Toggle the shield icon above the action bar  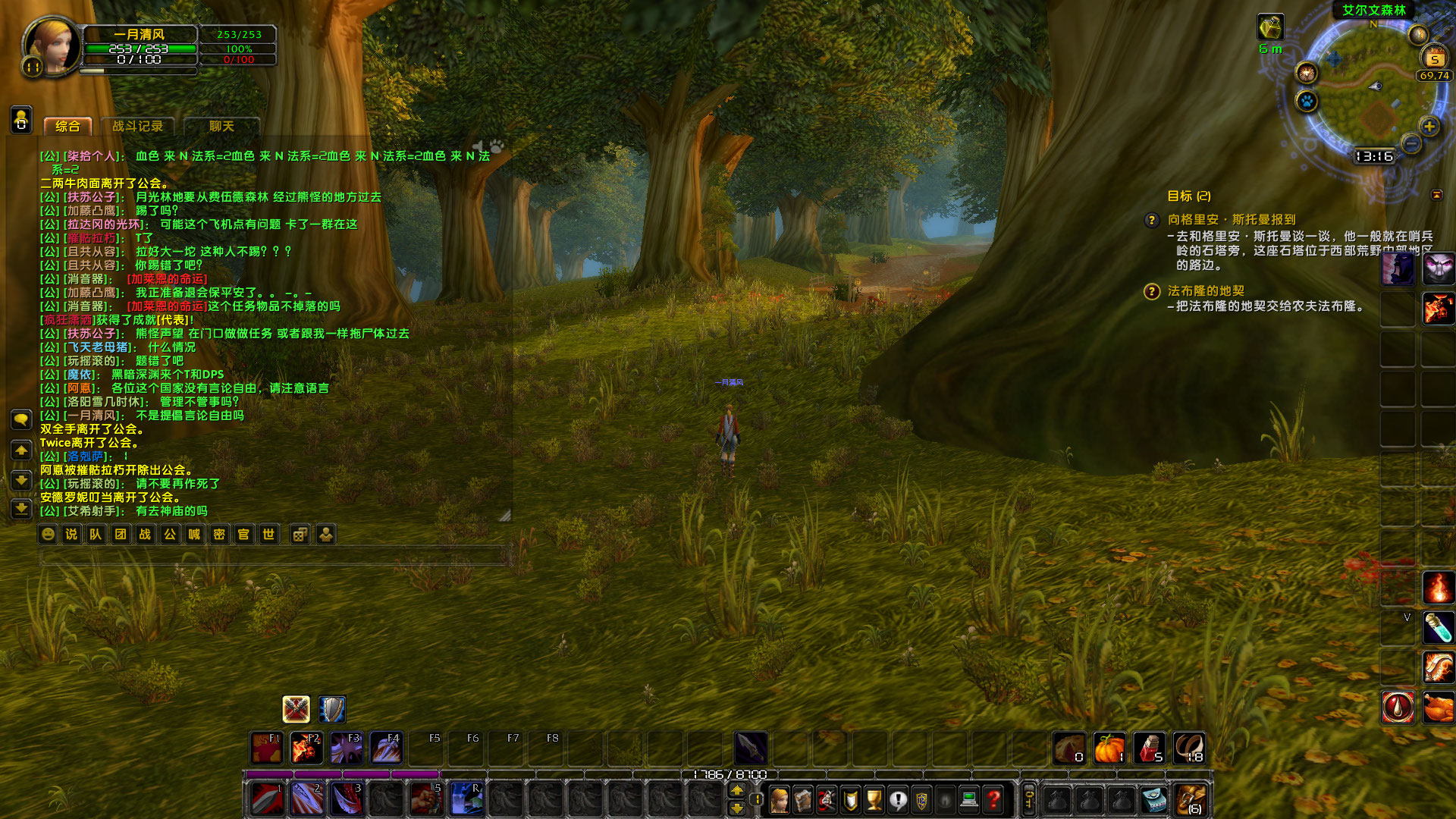331,709
